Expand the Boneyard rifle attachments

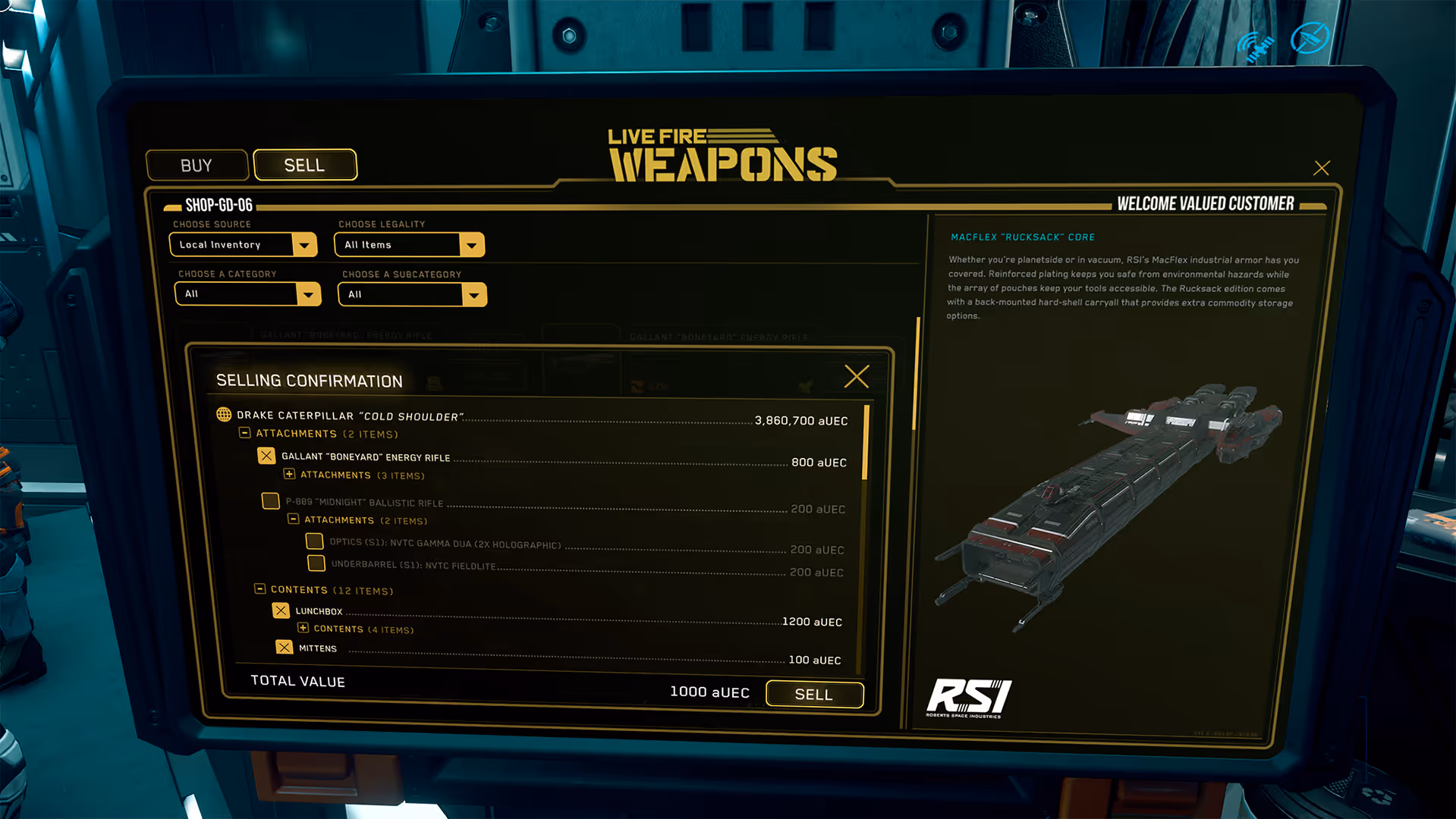point(289,474)
